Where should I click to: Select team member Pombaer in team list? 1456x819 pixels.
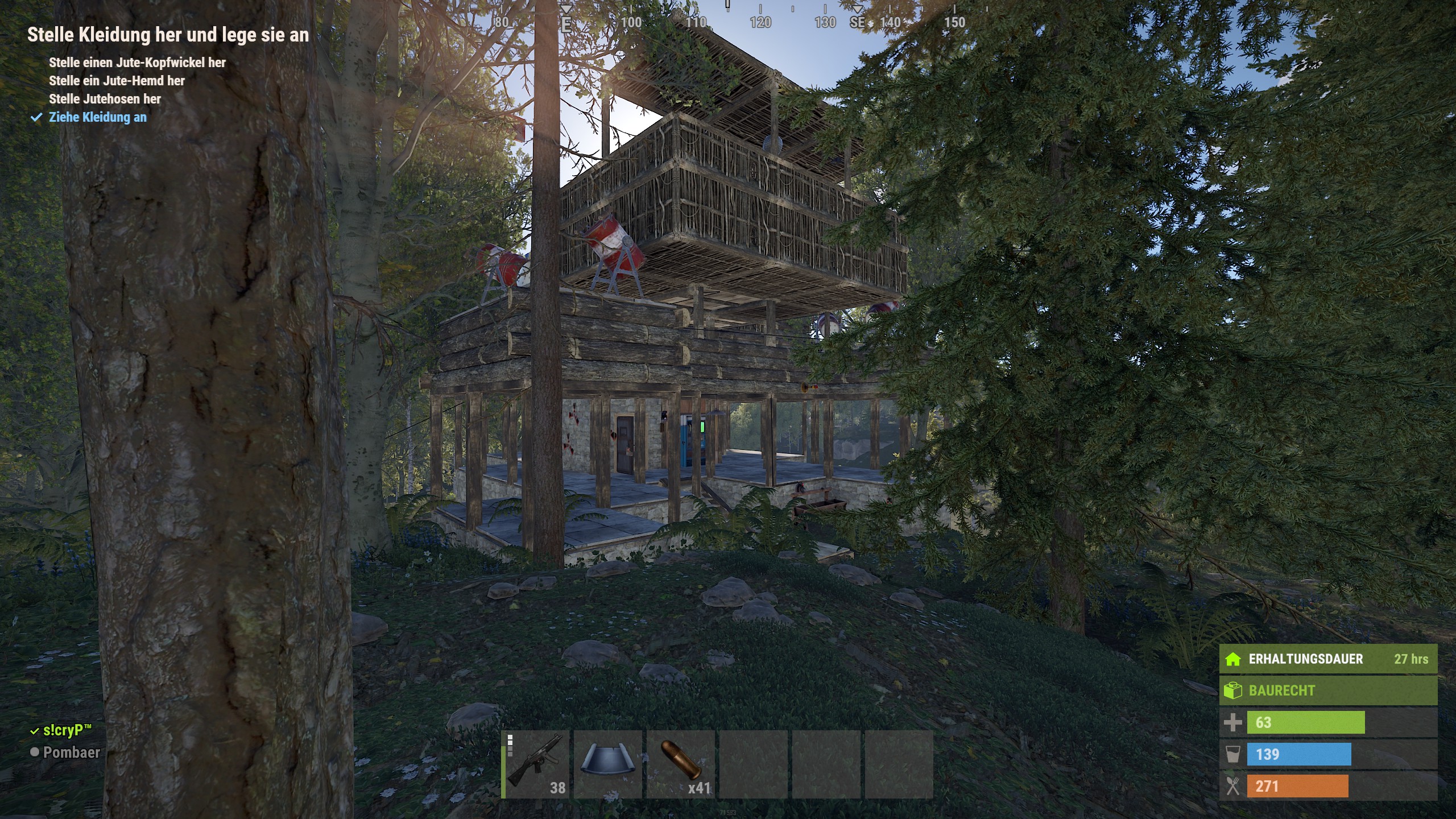coord(71,752)
